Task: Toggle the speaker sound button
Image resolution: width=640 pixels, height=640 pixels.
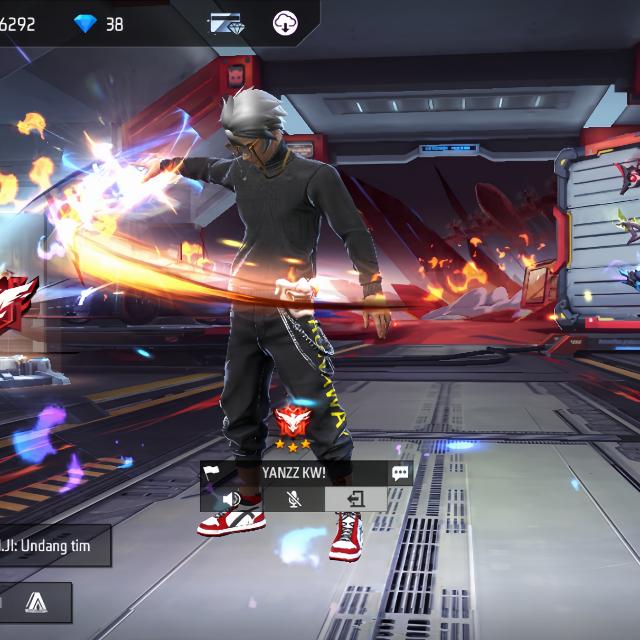Action: coord(232,498)
